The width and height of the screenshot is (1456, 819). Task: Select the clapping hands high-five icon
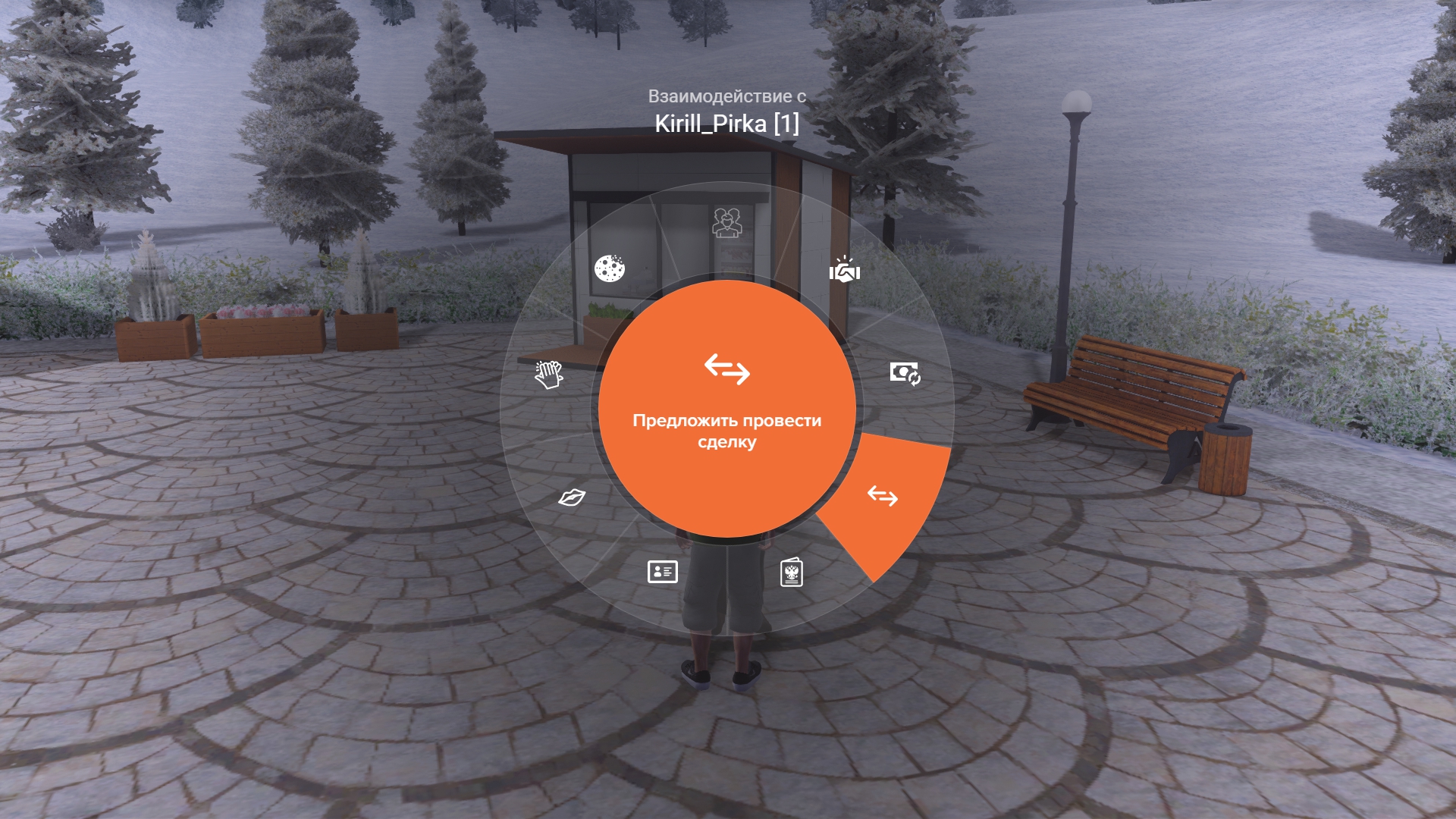(549, 374)
